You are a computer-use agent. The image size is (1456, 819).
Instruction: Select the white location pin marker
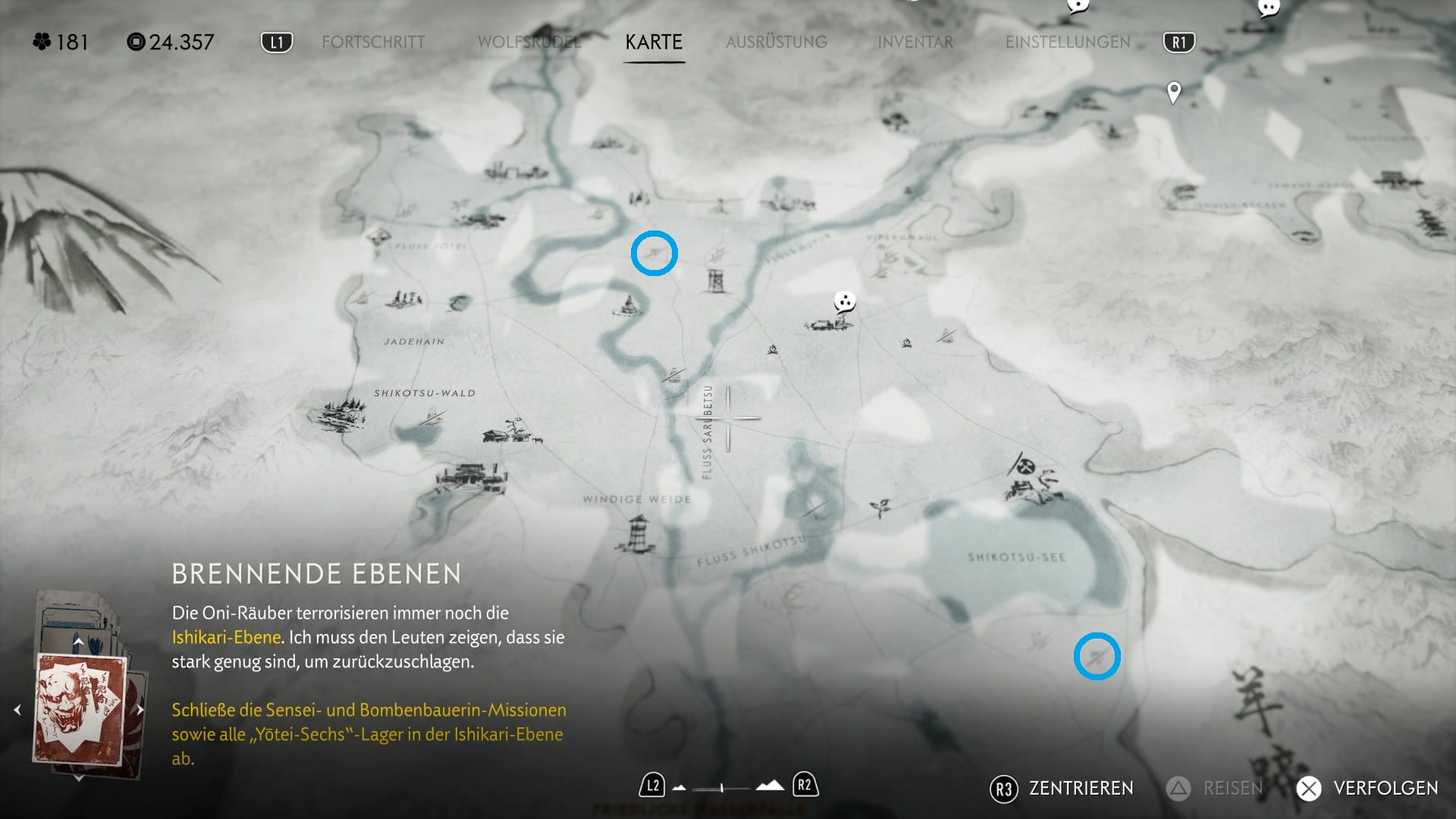1174,92
